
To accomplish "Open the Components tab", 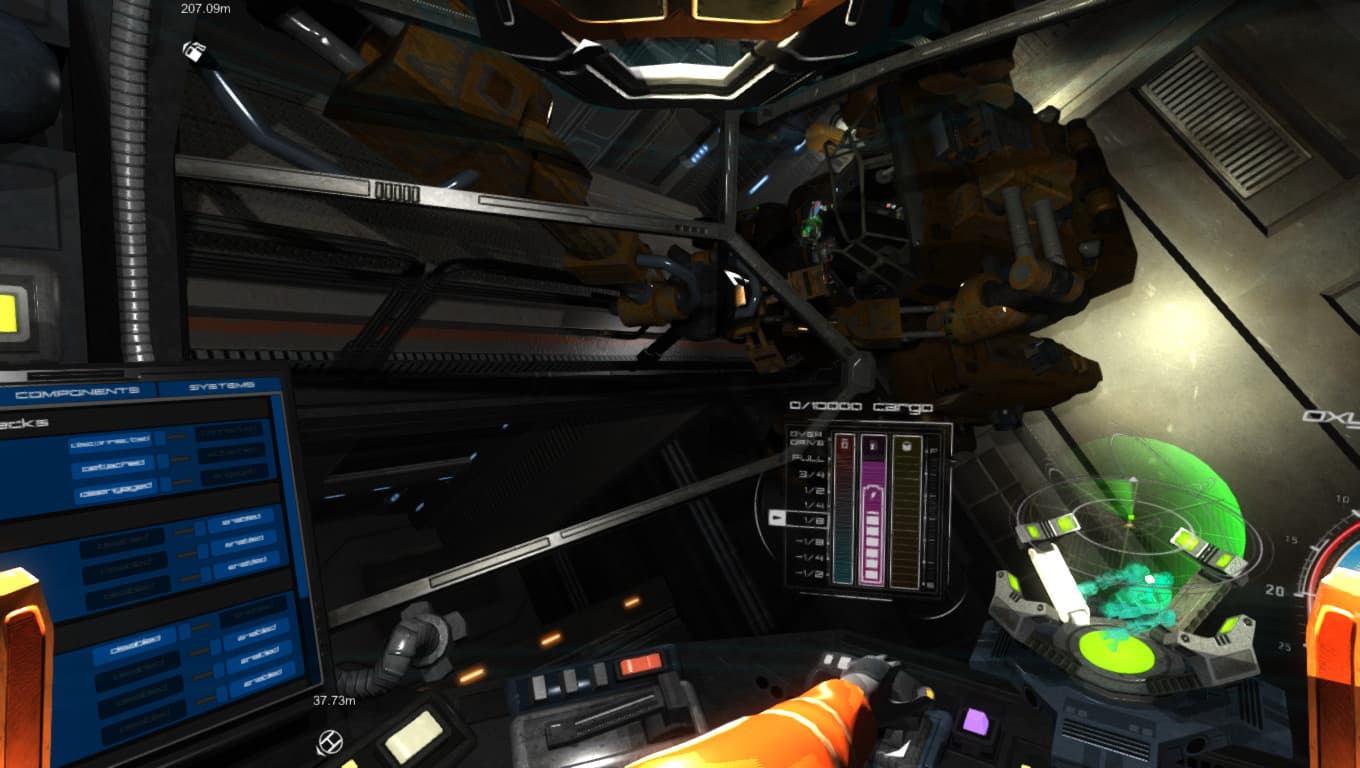I will [78, 391].
